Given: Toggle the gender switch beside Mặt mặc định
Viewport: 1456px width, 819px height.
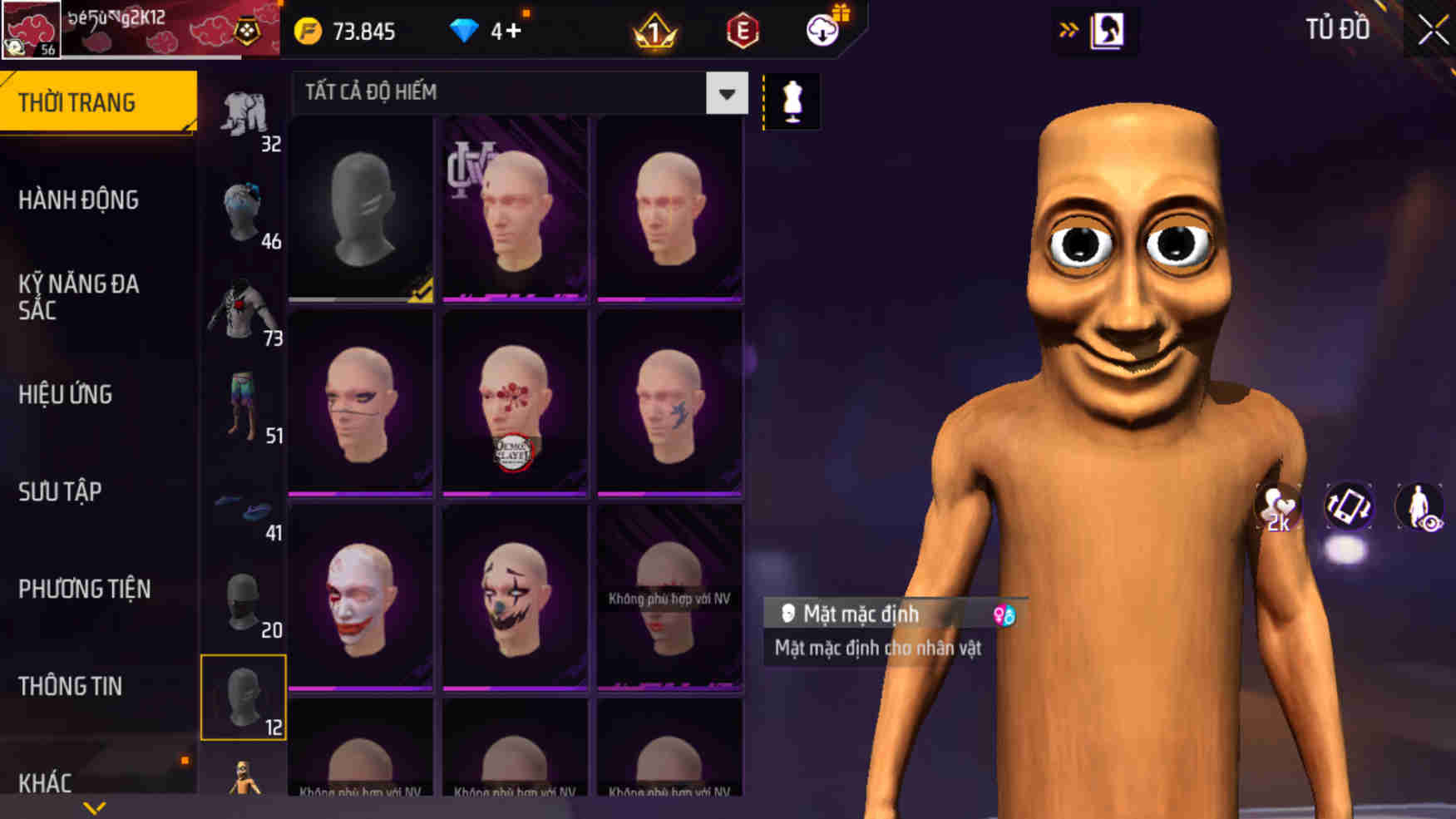Looking at the screenshot, I should 1004,615.
